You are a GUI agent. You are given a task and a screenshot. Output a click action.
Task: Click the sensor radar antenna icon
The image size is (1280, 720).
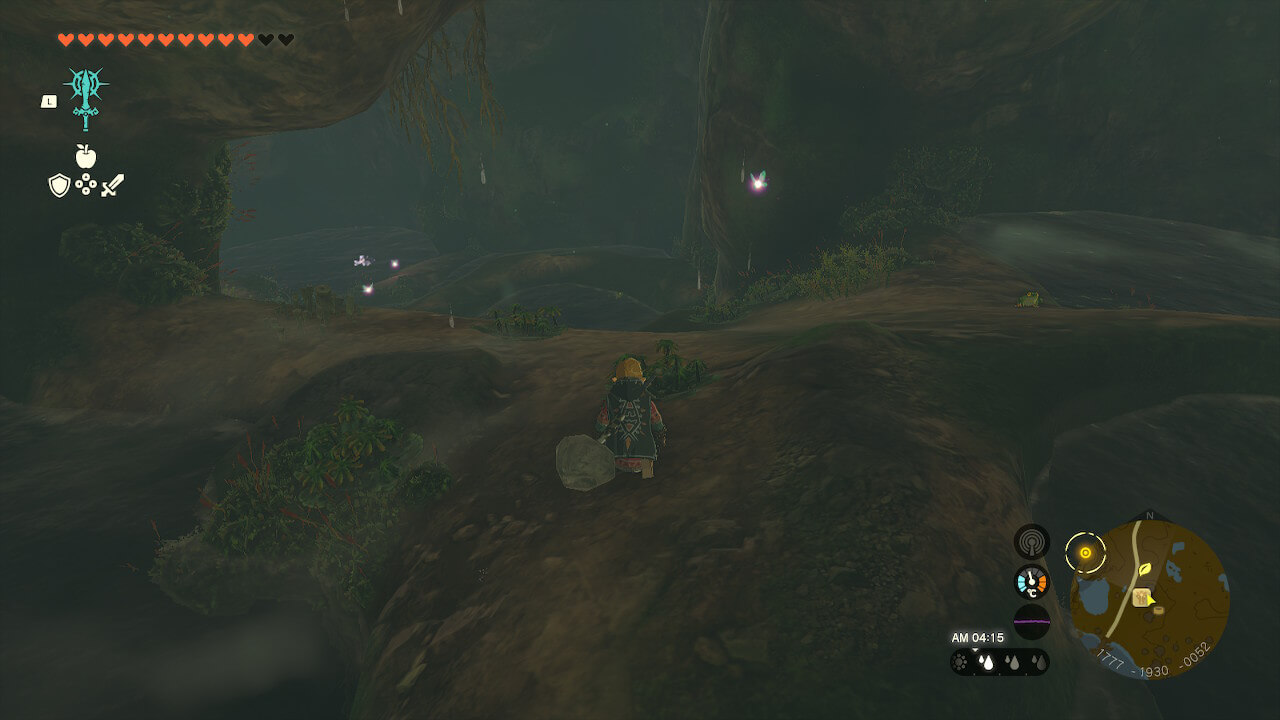pos(1031,541)
